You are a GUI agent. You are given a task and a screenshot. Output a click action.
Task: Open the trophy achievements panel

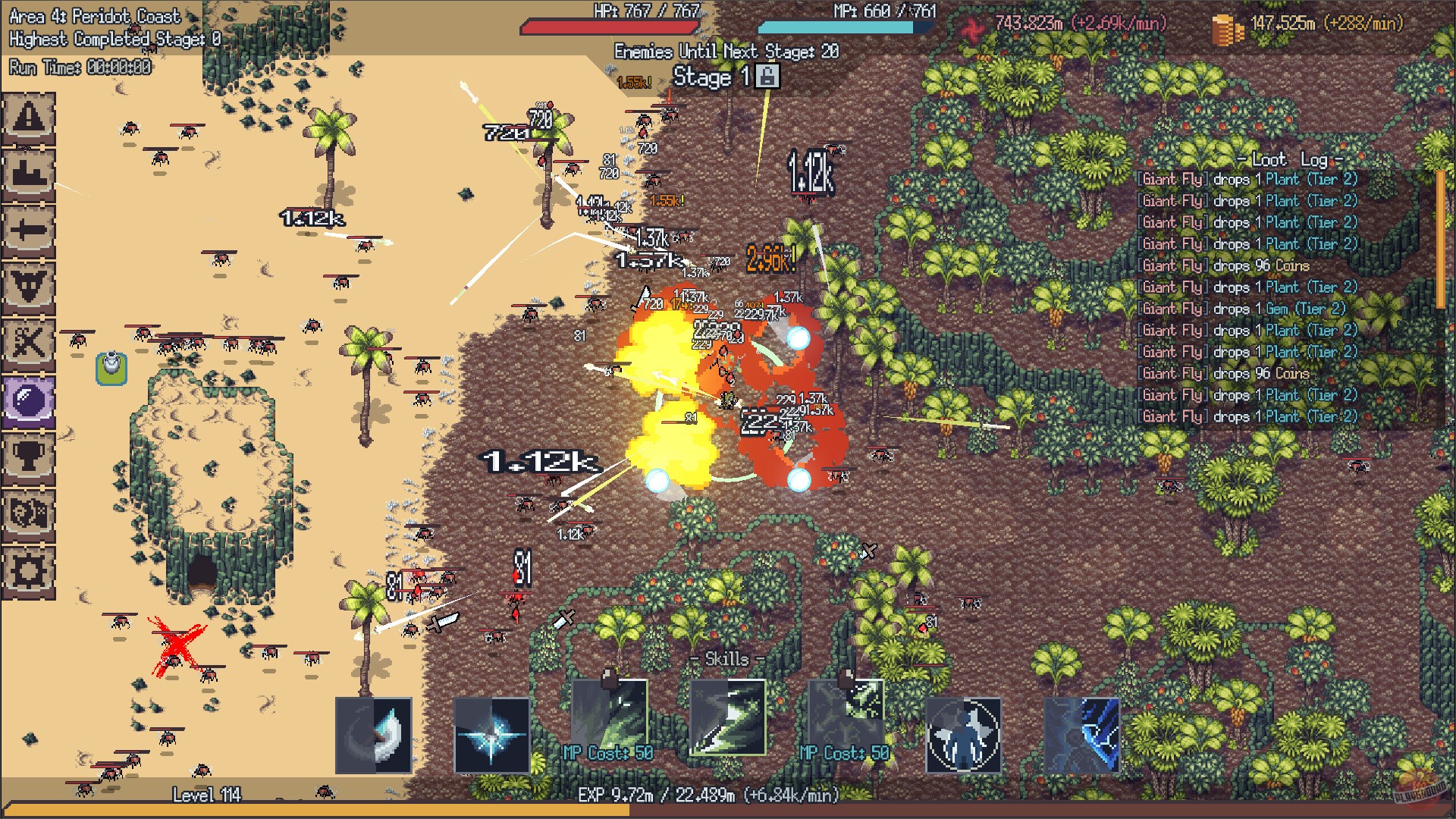30,455
